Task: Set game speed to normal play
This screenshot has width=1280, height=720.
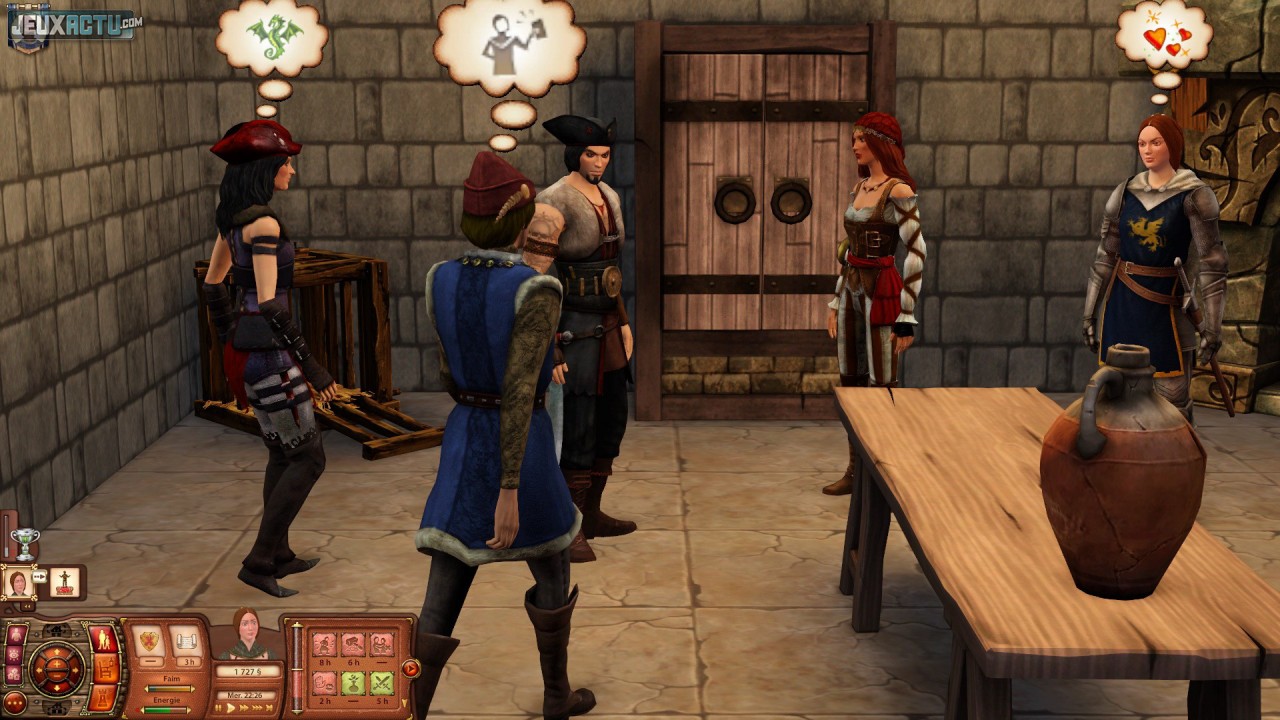Action: pos(233,707)
